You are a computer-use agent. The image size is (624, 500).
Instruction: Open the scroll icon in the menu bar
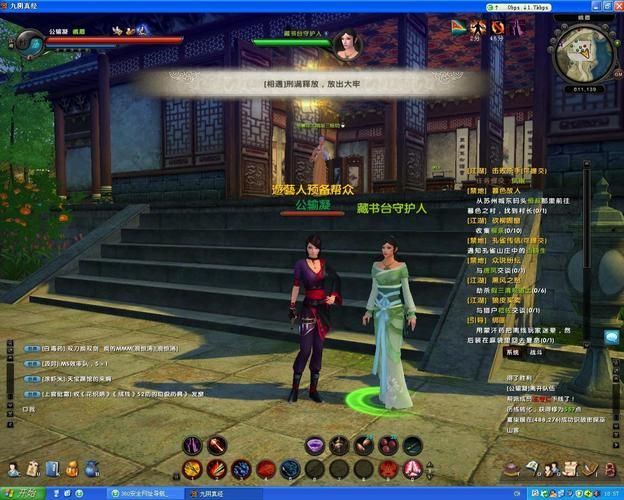click(32, 467)
